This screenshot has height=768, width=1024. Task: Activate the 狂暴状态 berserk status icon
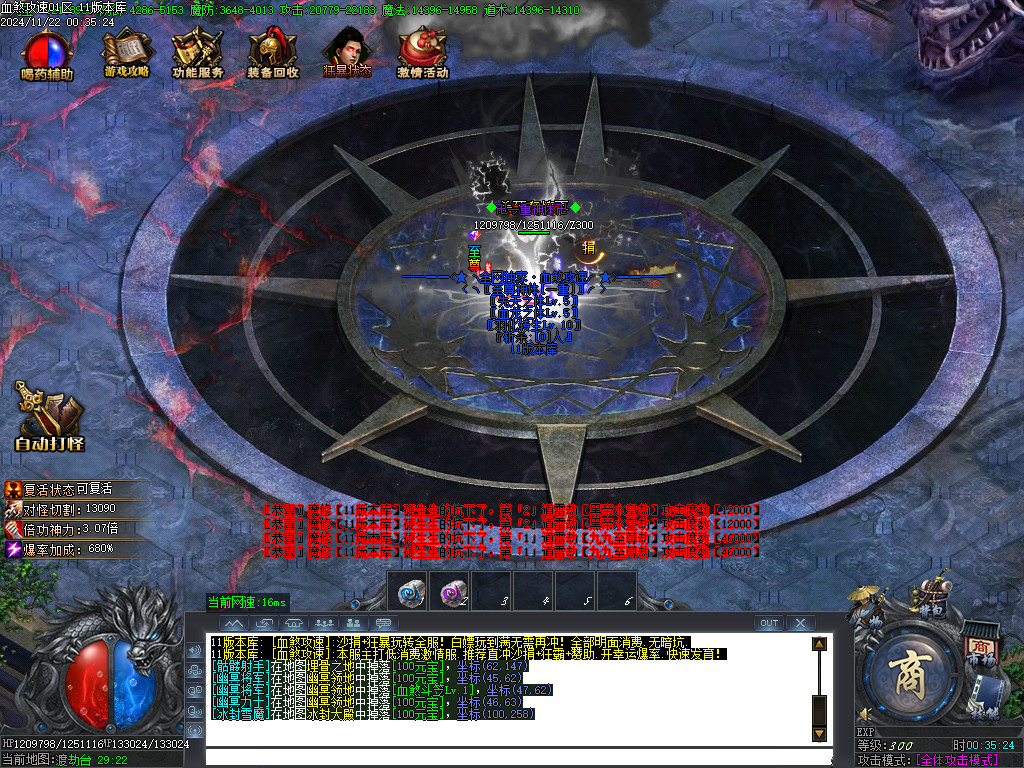point(347,54)
